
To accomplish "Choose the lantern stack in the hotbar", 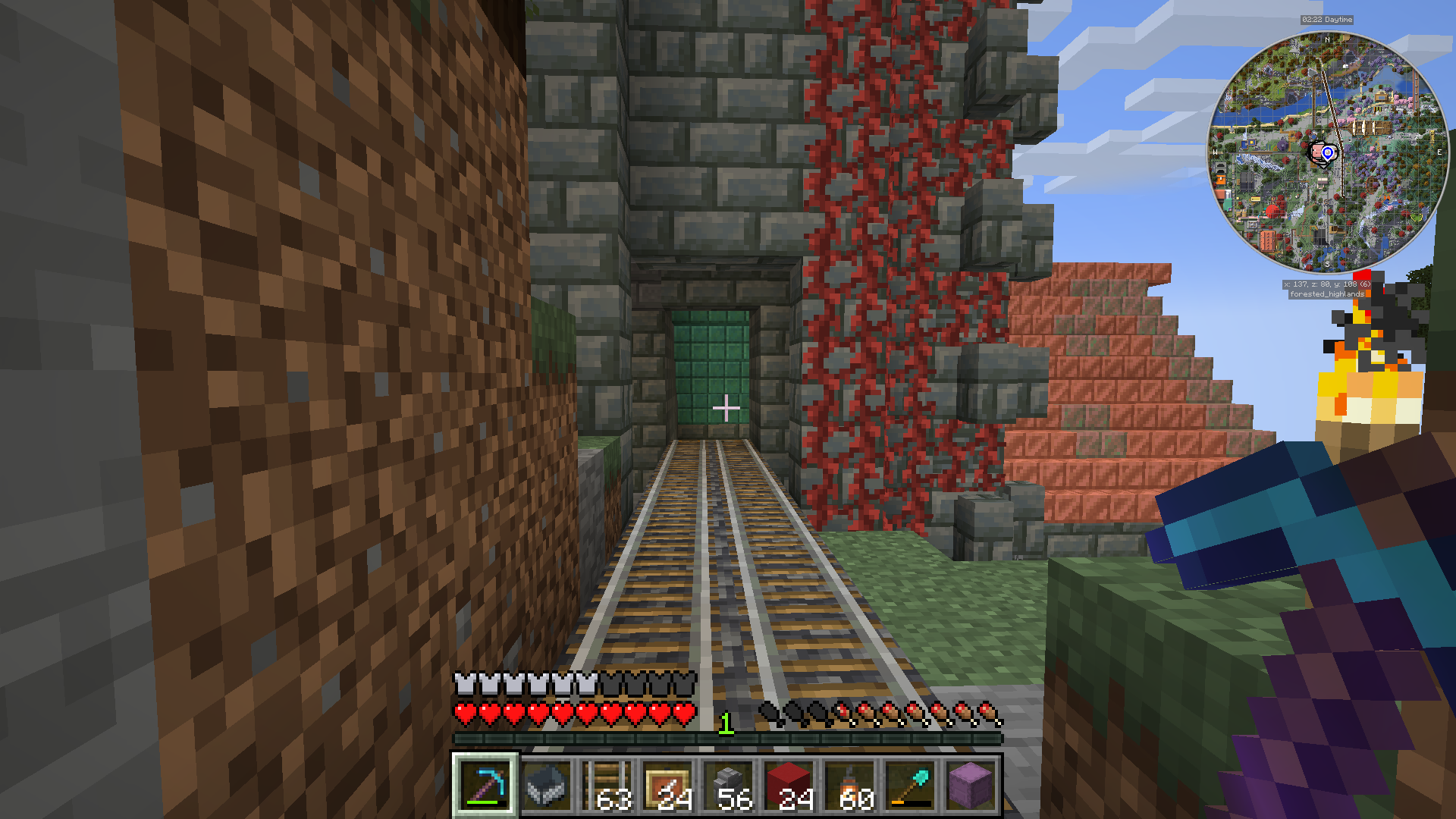I will 849,785.
